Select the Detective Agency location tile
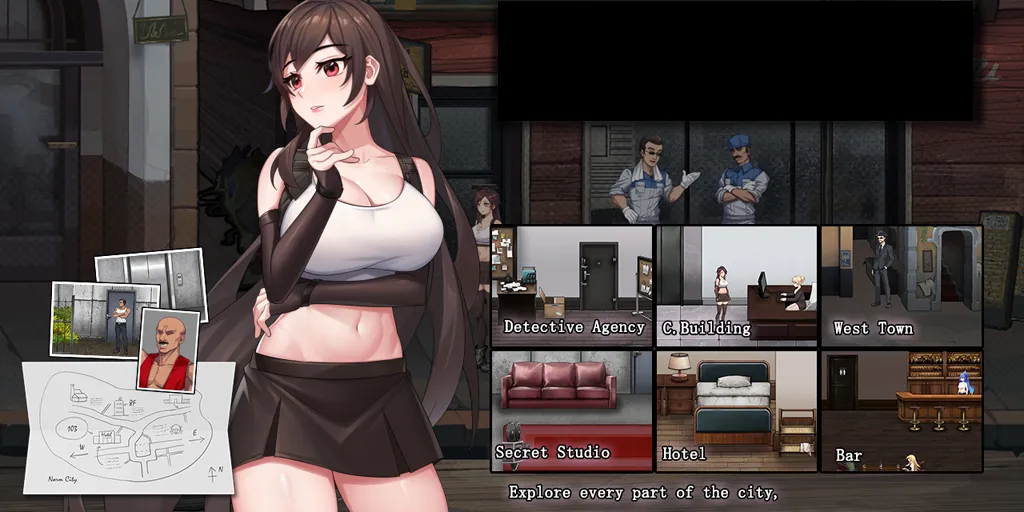The image size is (1024, 512). [571, 285]
